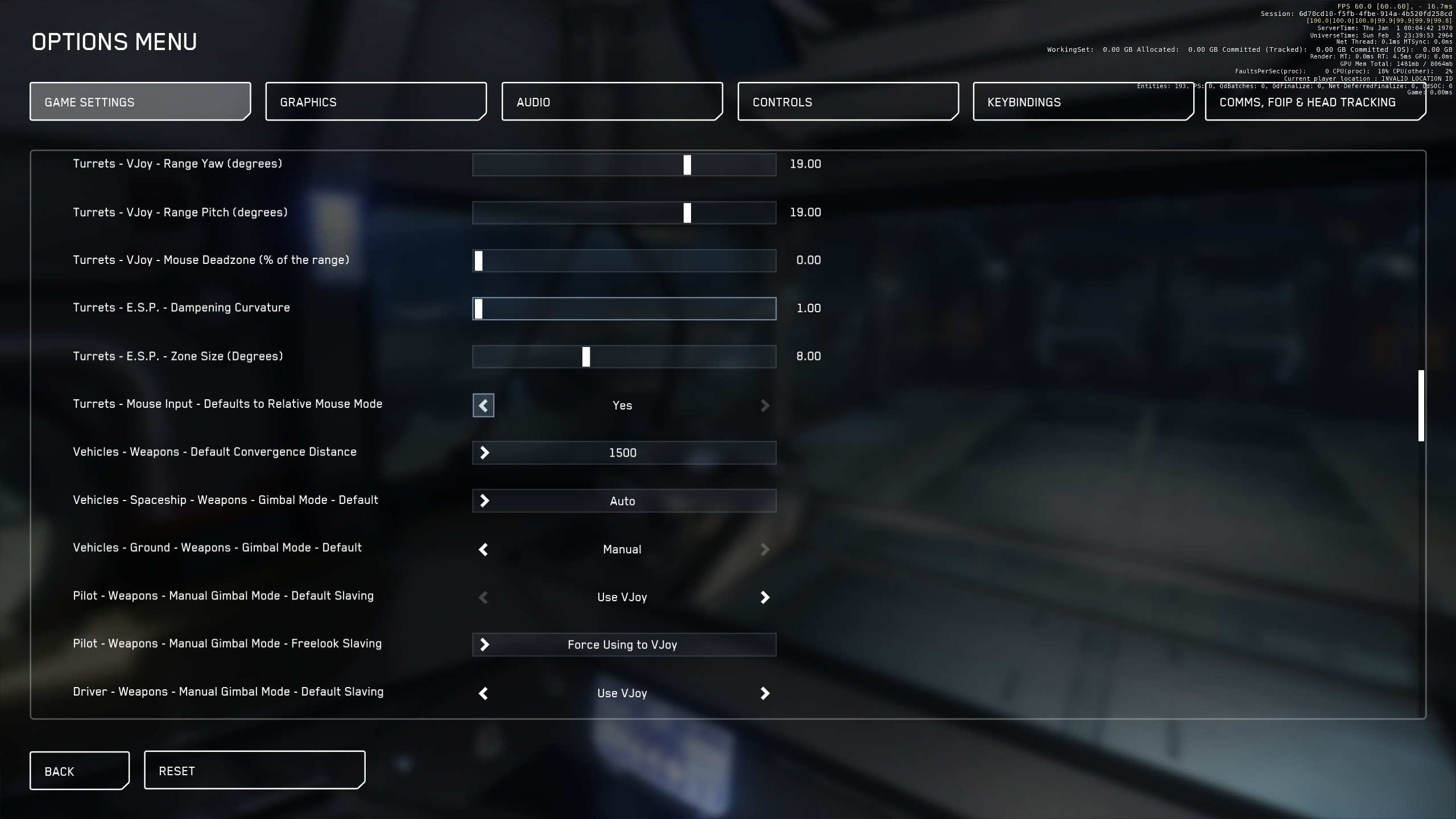Switch to the Graphics tab
Viewport: 1456px width, 819px height.
coord(375,102)
